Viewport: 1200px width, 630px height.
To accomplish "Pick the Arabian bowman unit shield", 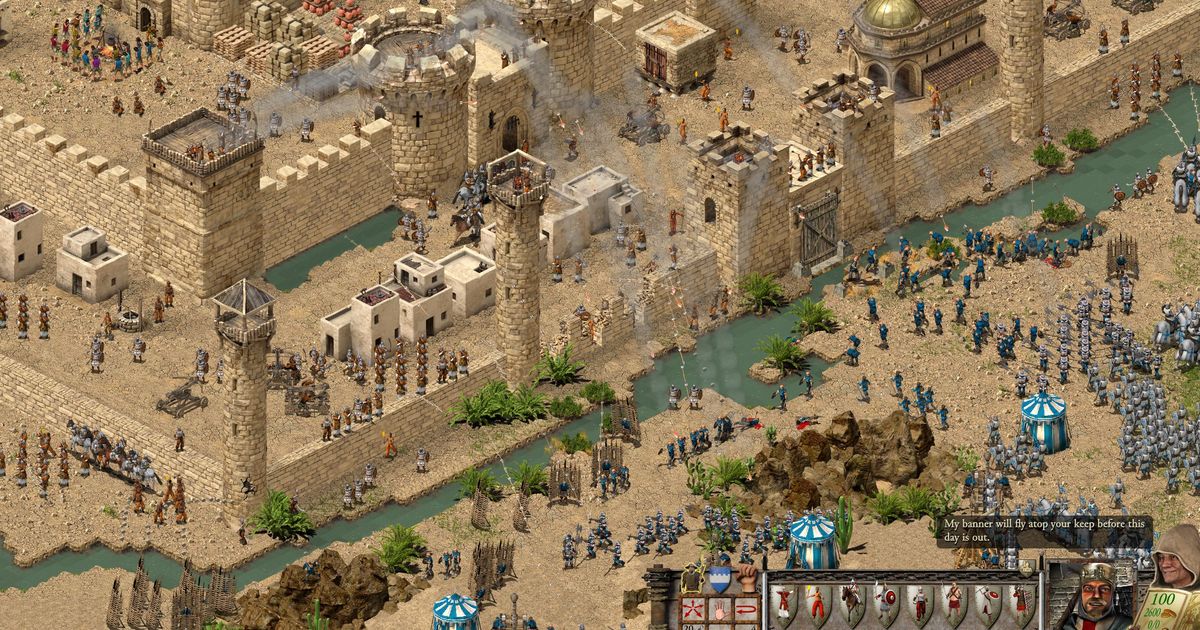I will 784,602.
